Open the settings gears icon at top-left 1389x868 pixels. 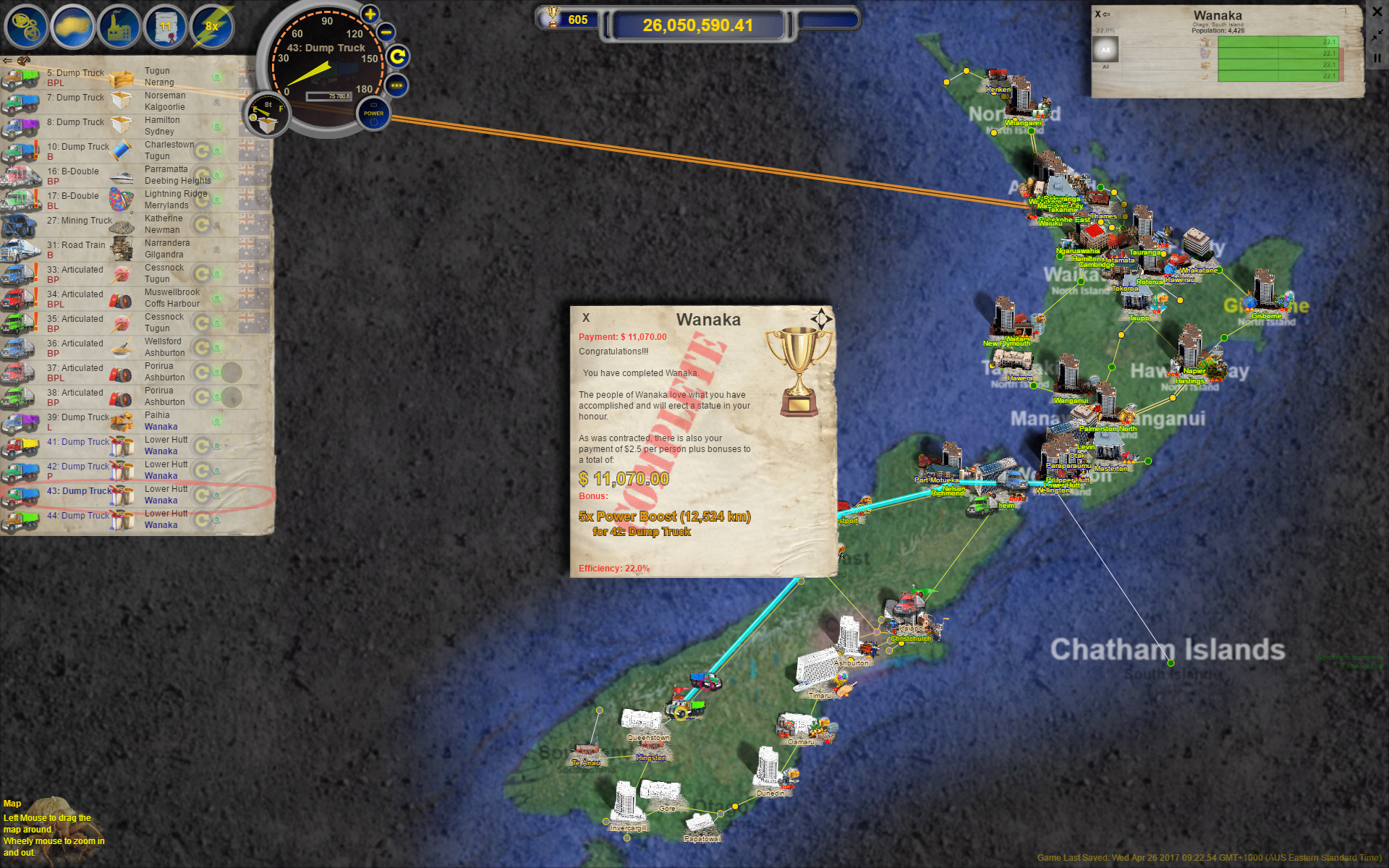coord(26,27)
